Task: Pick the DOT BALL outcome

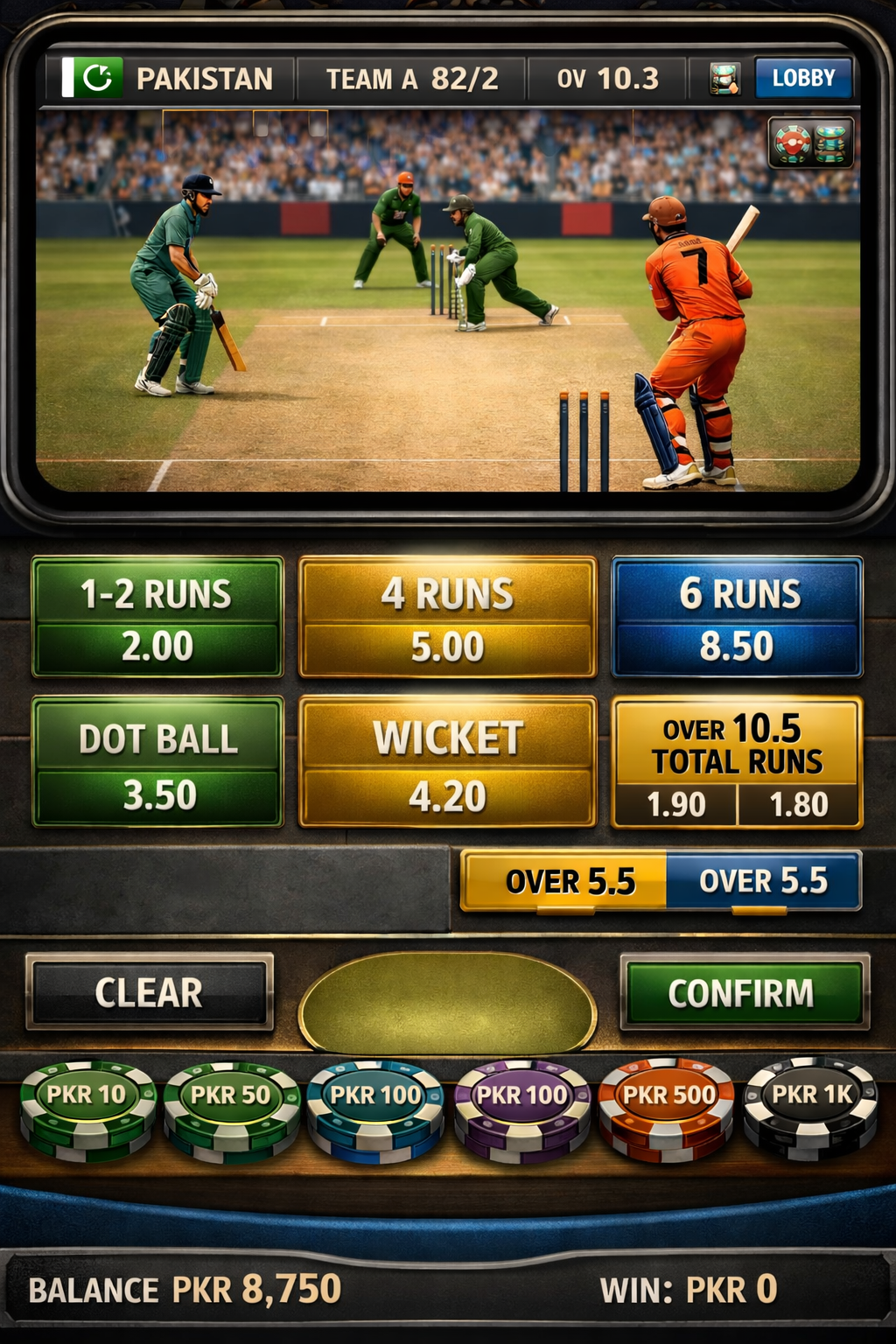Action: (x=157, y=761)
